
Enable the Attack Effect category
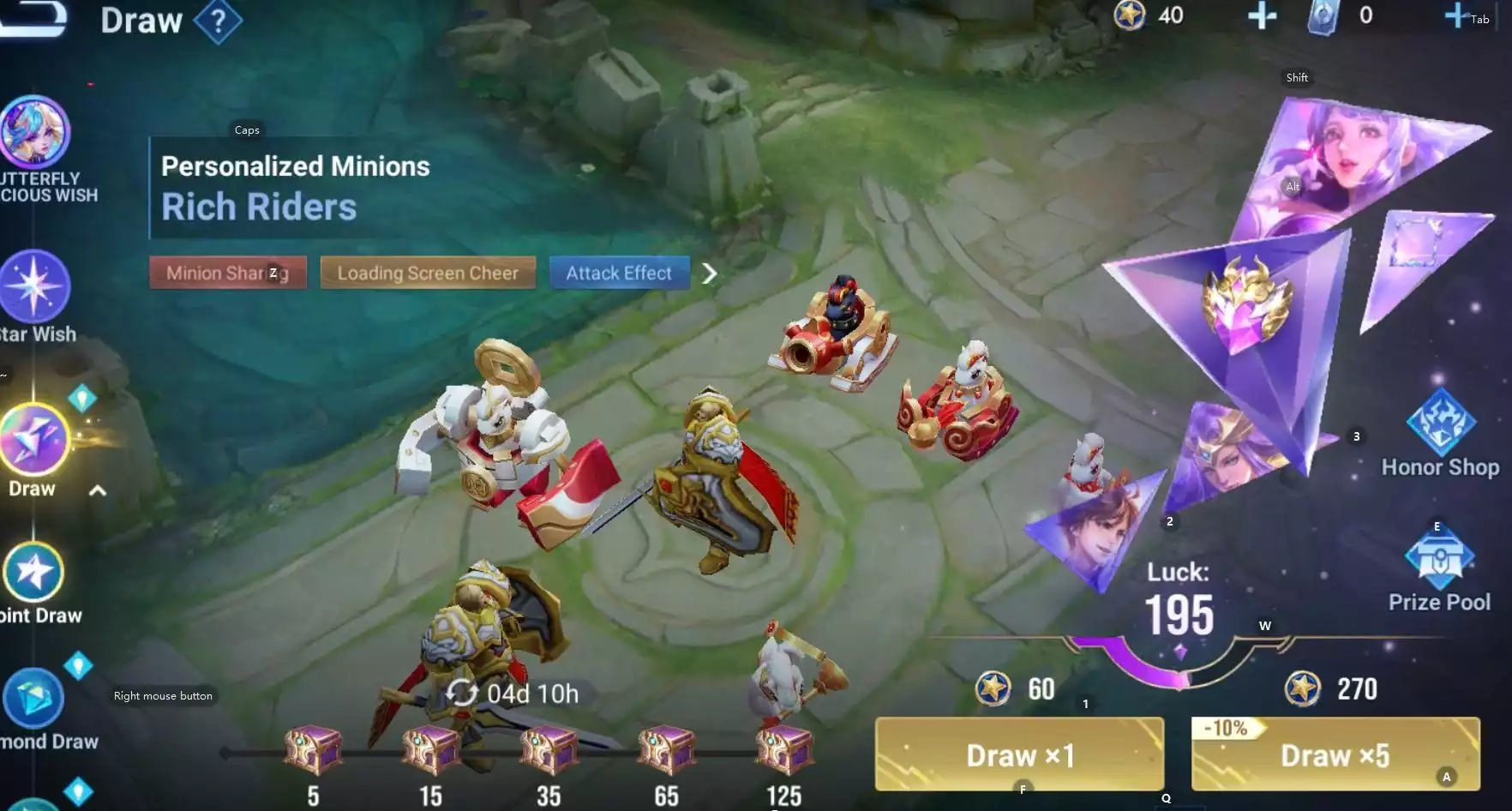619,273
